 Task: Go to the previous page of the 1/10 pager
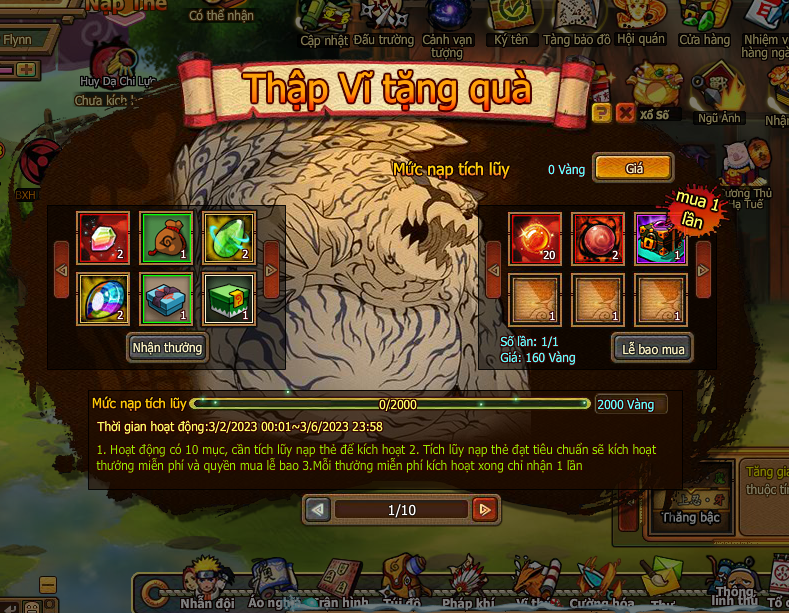[x=318, y=510]
